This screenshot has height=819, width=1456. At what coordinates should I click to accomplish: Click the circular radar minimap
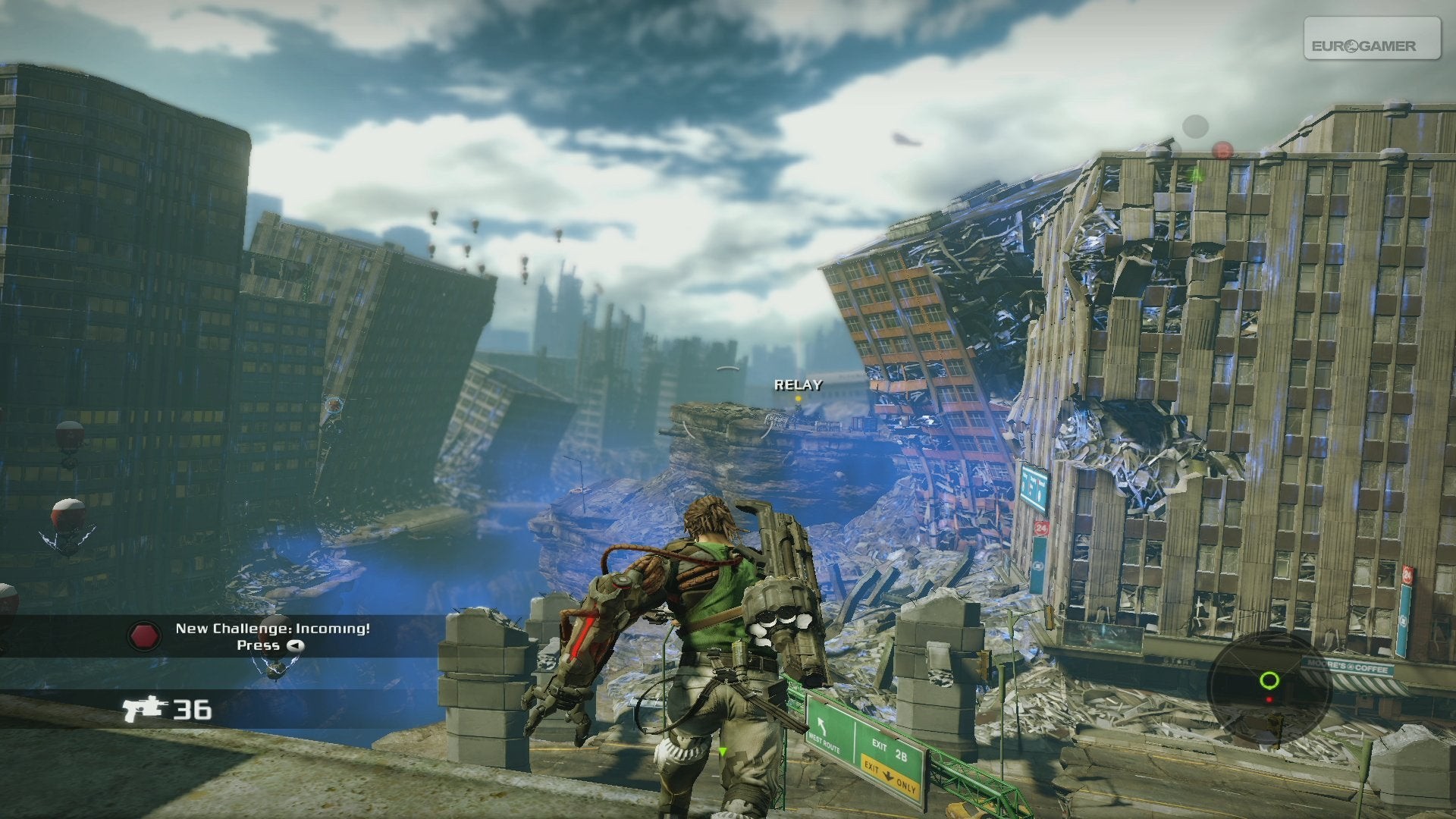point(1269,687)
